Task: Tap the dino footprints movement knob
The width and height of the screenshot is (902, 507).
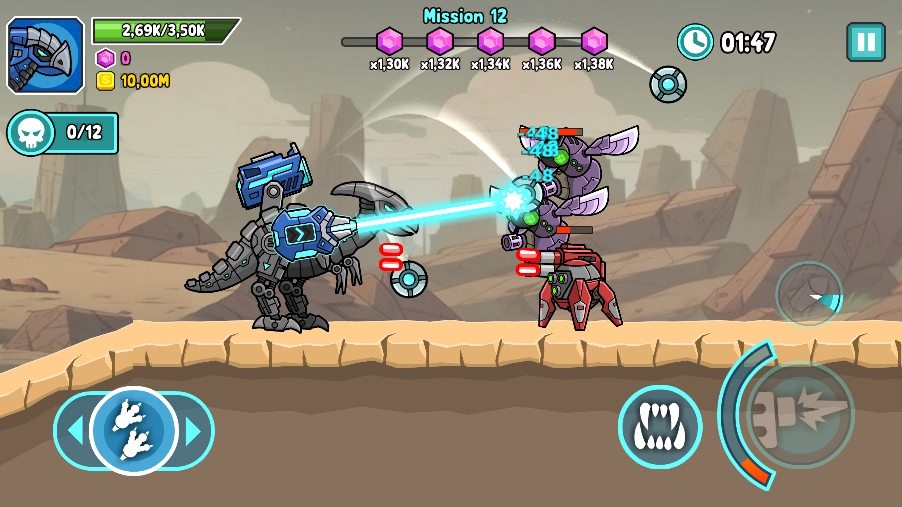Action: coord(133,431)
